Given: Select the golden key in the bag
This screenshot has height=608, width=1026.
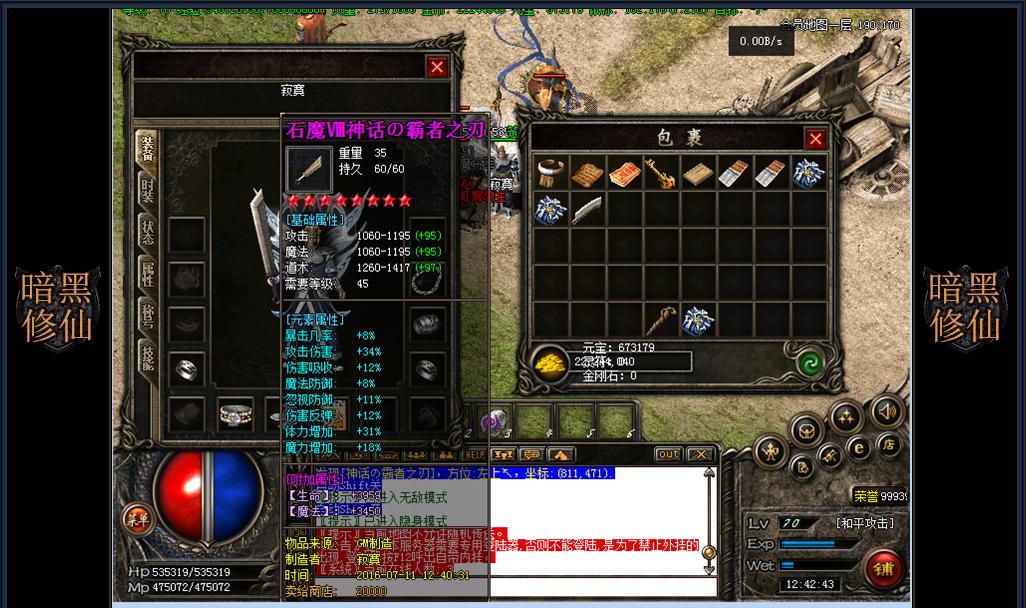Looking at the screenshot, I should click(661, 174).
